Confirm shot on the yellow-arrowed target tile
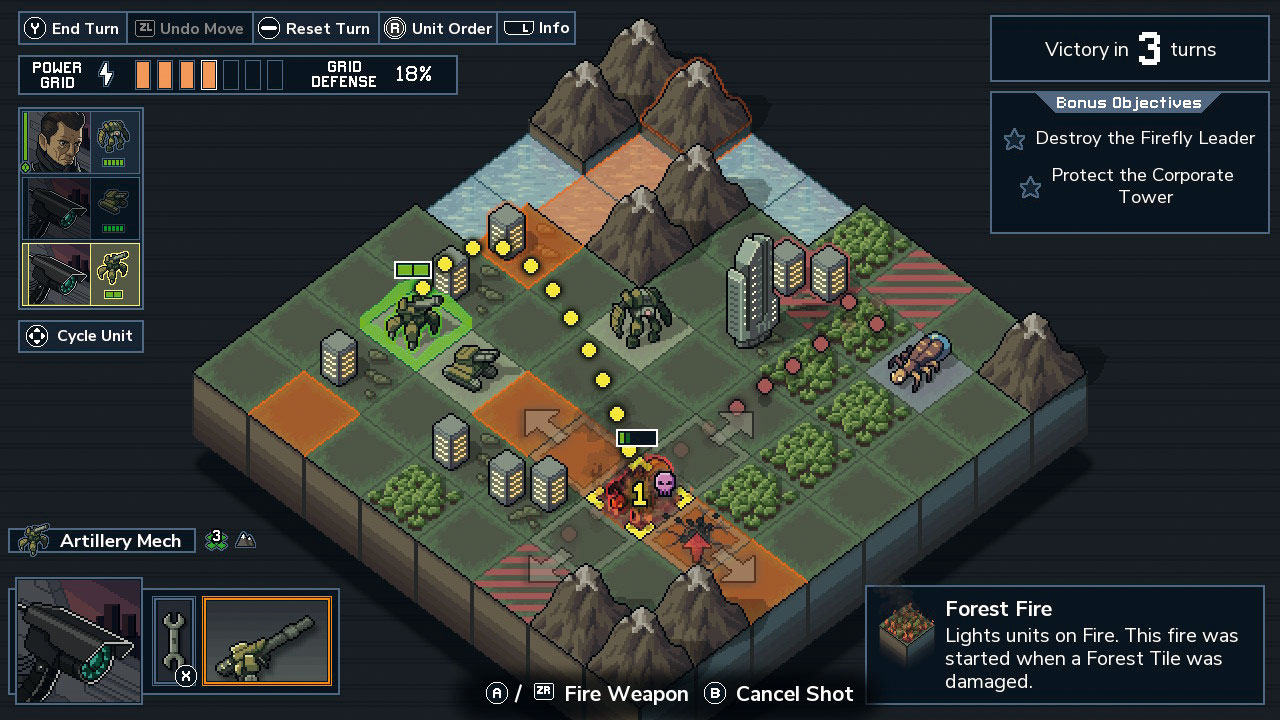This screenshot has height=720, width=1280. click(x=639, y=495)
